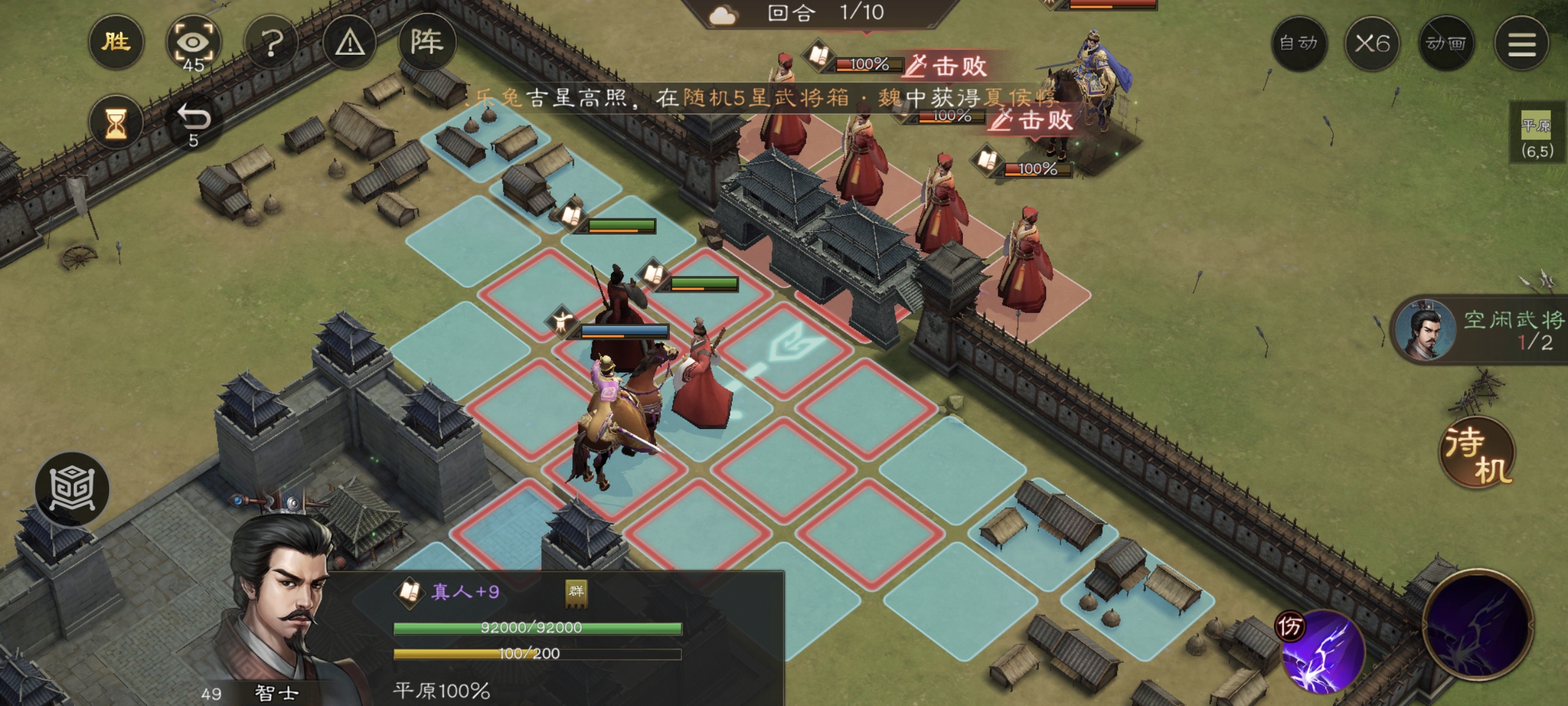Tap the 群 faction badge
1568x706 pixels.
[x=576, y=592]
